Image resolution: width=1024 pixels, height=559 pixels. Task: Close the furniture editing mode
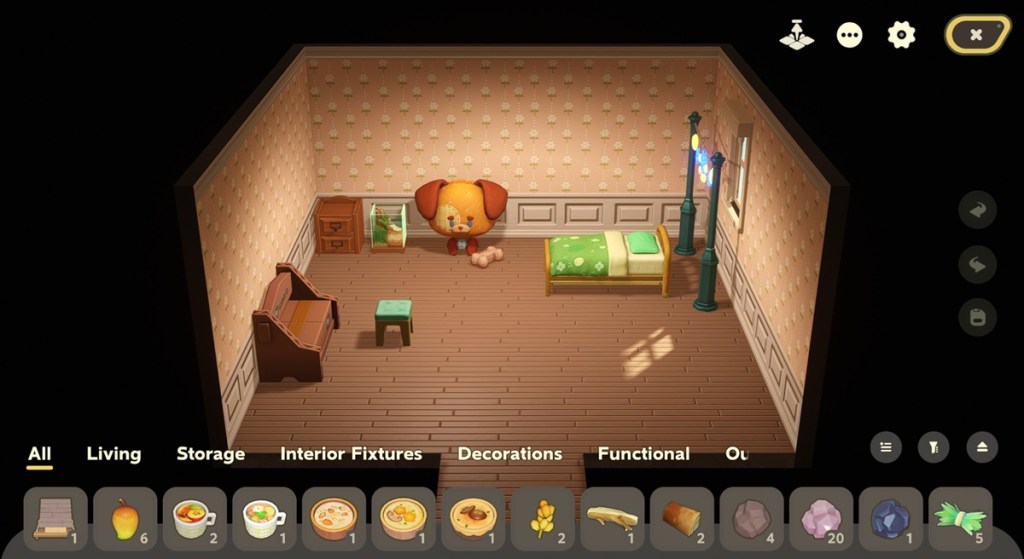tap(976, 34)
